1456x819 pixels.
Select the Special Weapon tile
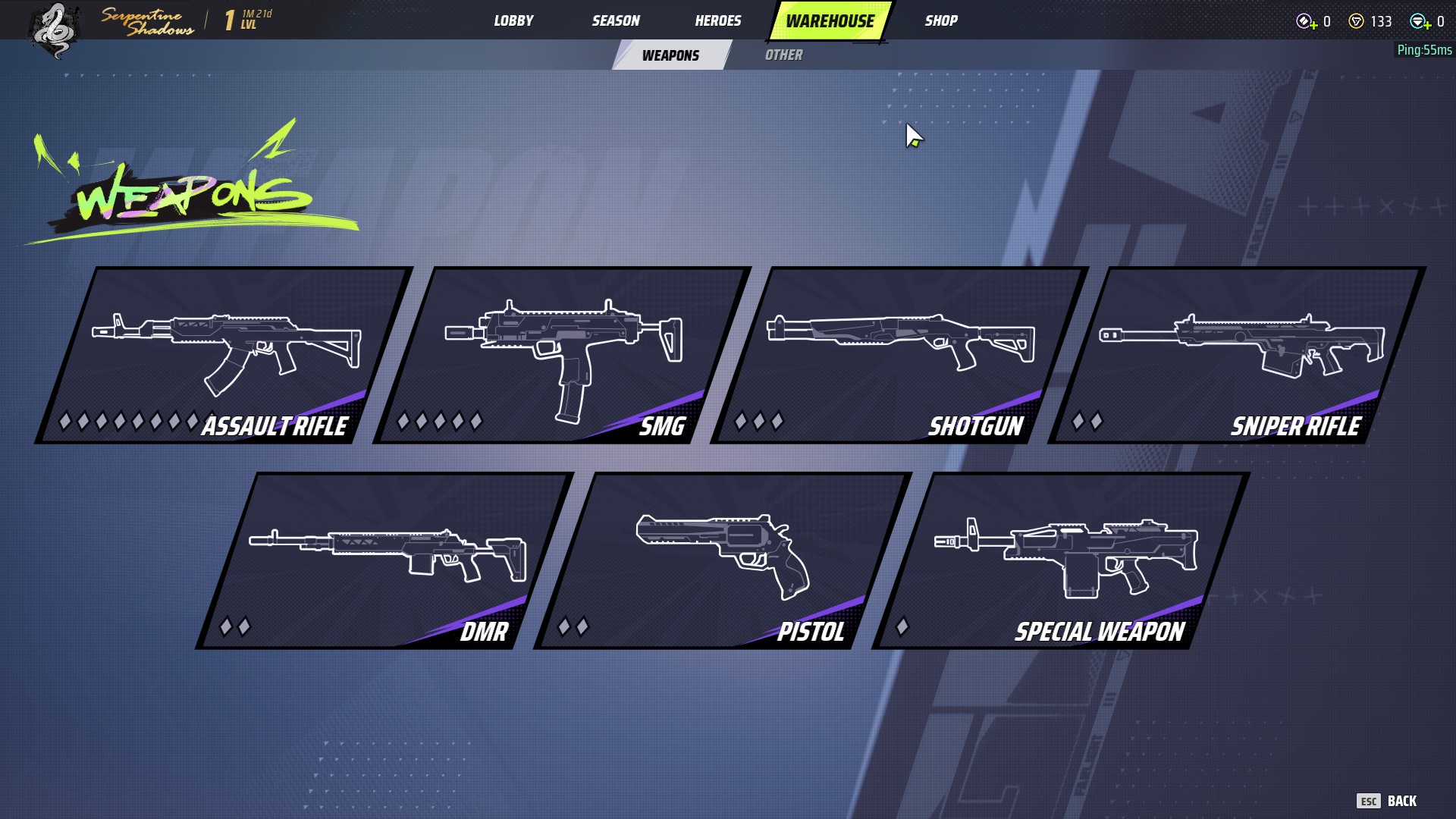coord(1060,560)
